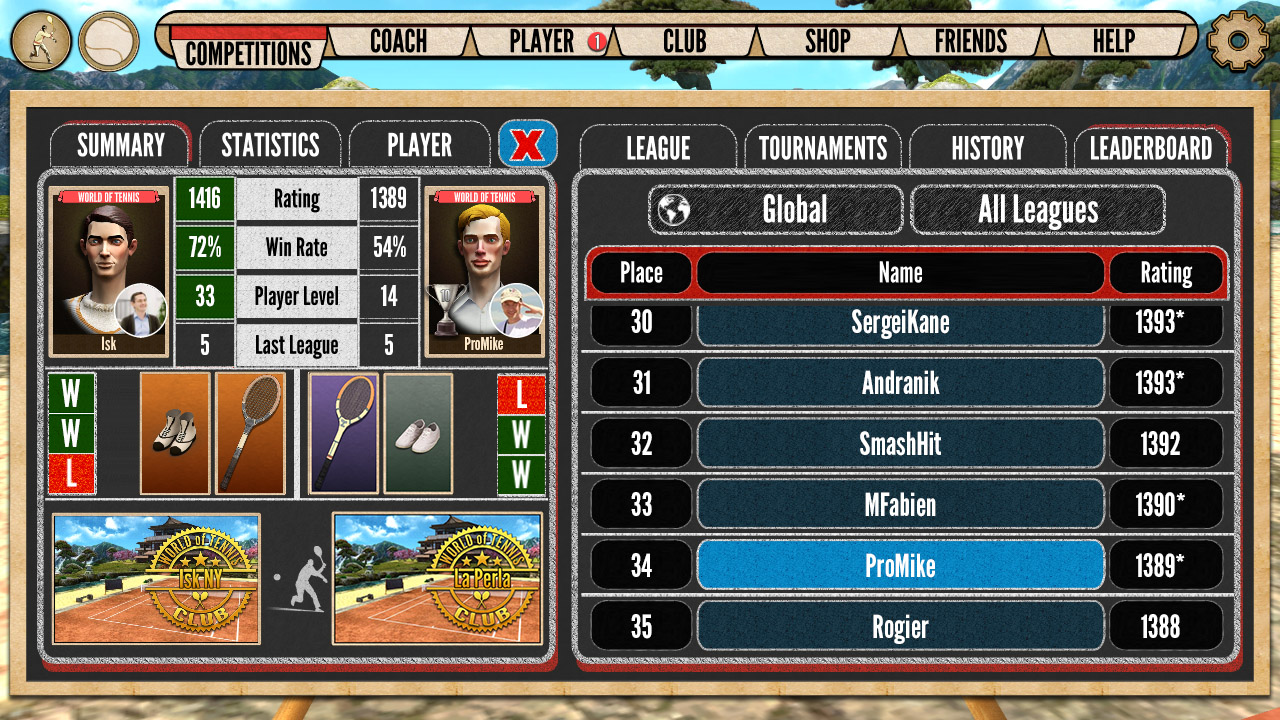Toggle Isk's green W win marker
The width and height of the screenshot is (1280, 720).
point(70,391)
